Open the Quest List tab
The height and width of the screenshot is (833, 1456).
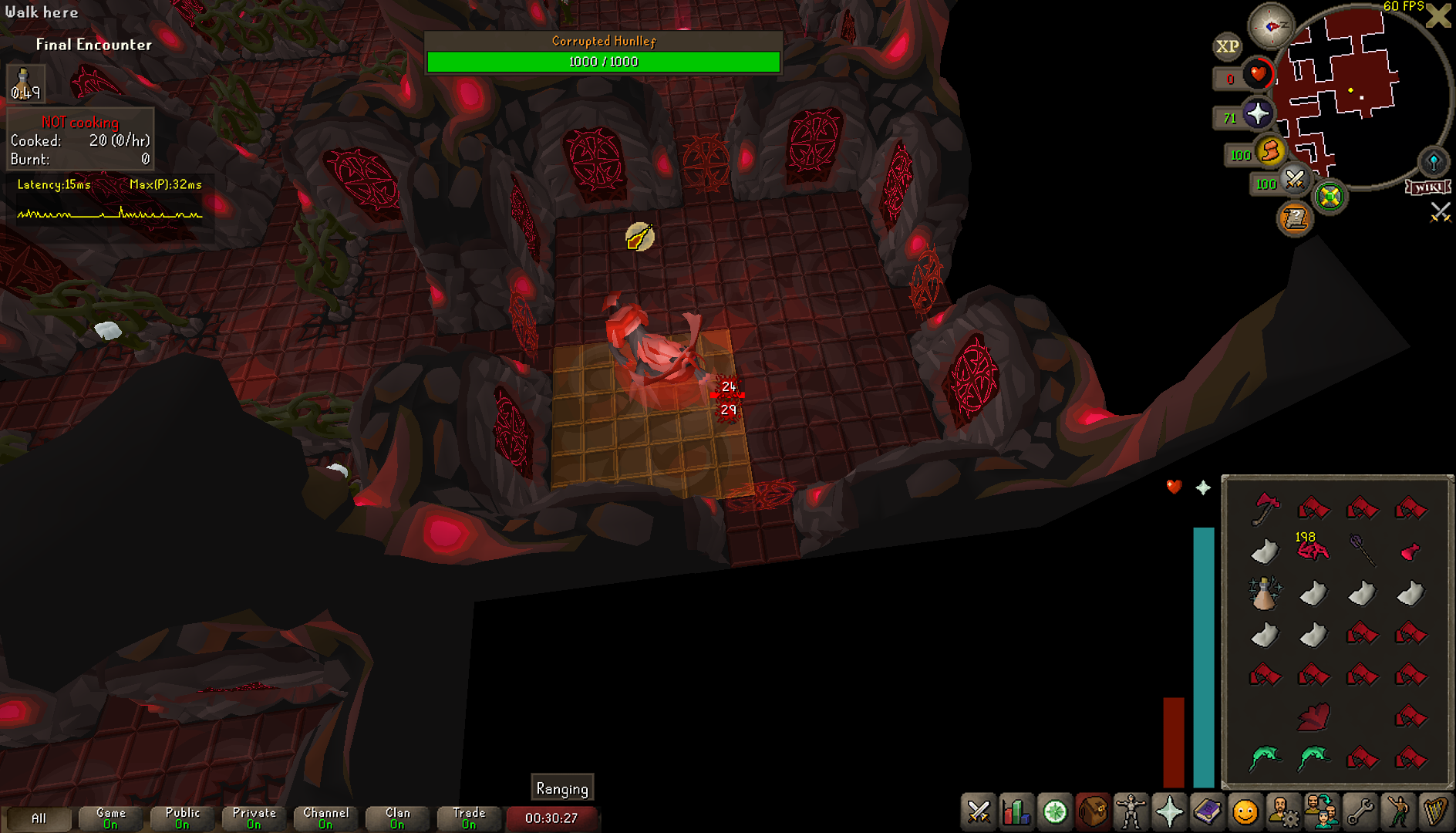[x=1054, y=812]
